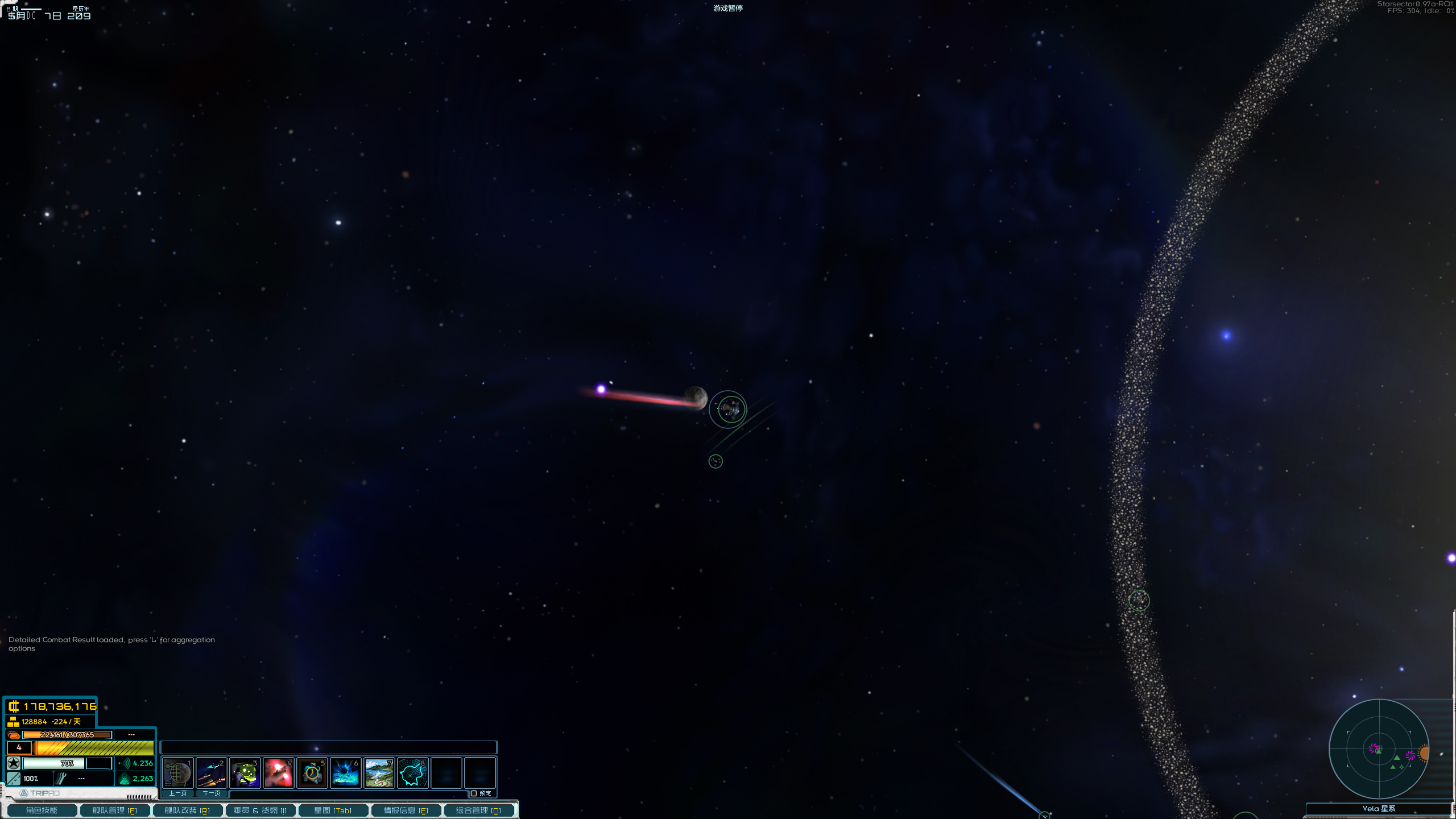Activate the landscape river ability in slot 7
The height and width of the screenshot is (819, 1456).
point(379,772)
